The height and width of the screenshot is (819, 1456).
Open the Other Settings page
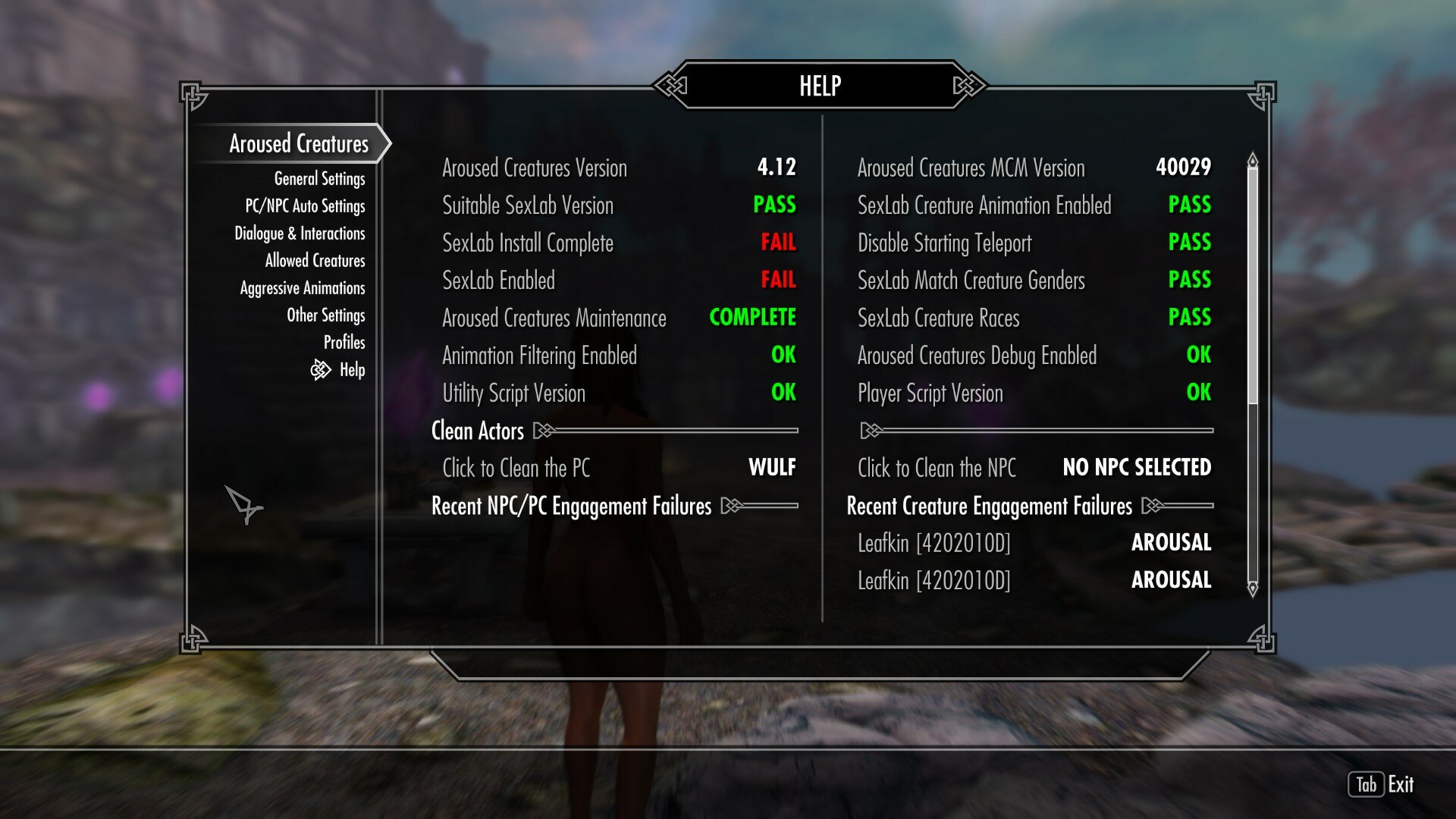tap(326, 315)
